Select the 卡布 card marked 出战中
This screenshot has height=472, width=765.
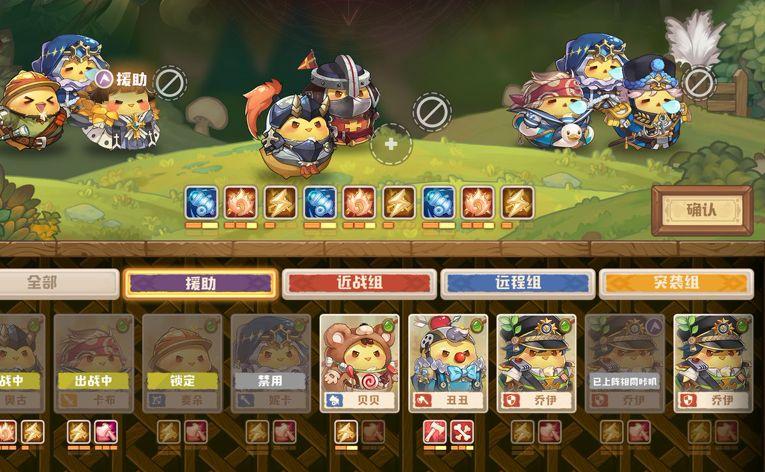93,364
